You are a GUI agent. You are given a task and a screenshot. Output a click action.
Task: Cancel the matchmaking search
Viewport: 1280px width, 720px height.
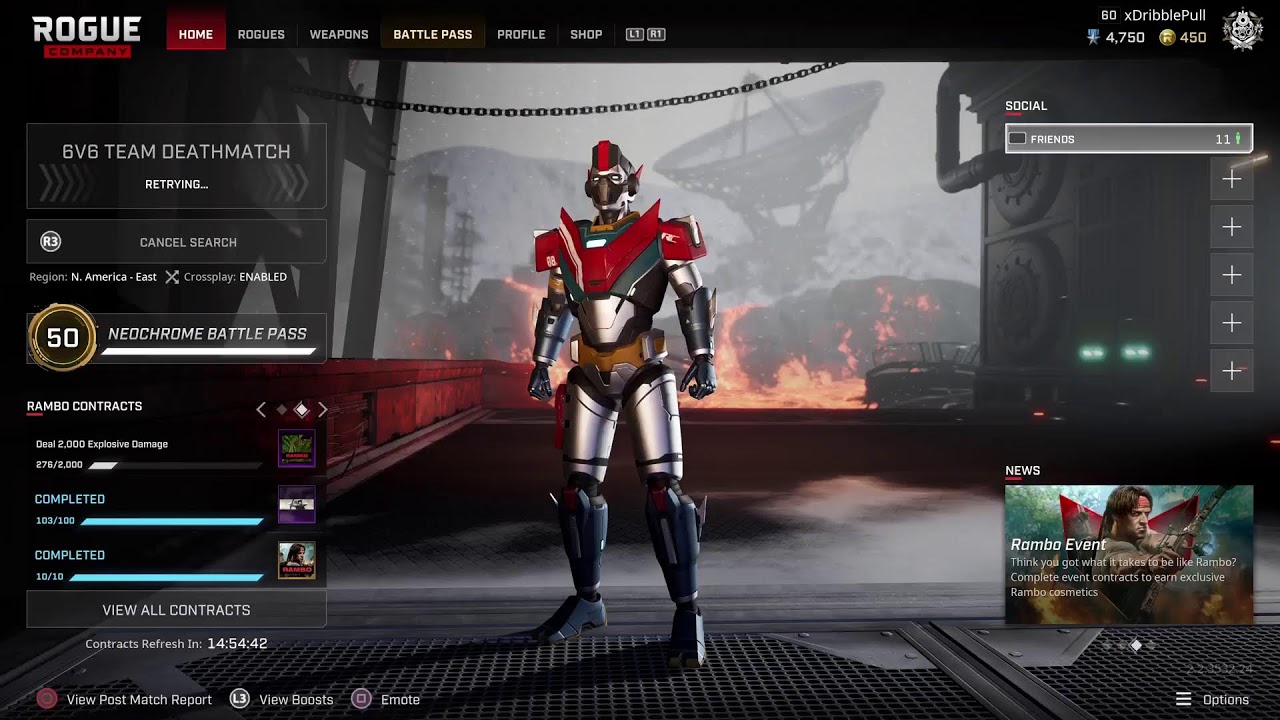tap(176, 242)
